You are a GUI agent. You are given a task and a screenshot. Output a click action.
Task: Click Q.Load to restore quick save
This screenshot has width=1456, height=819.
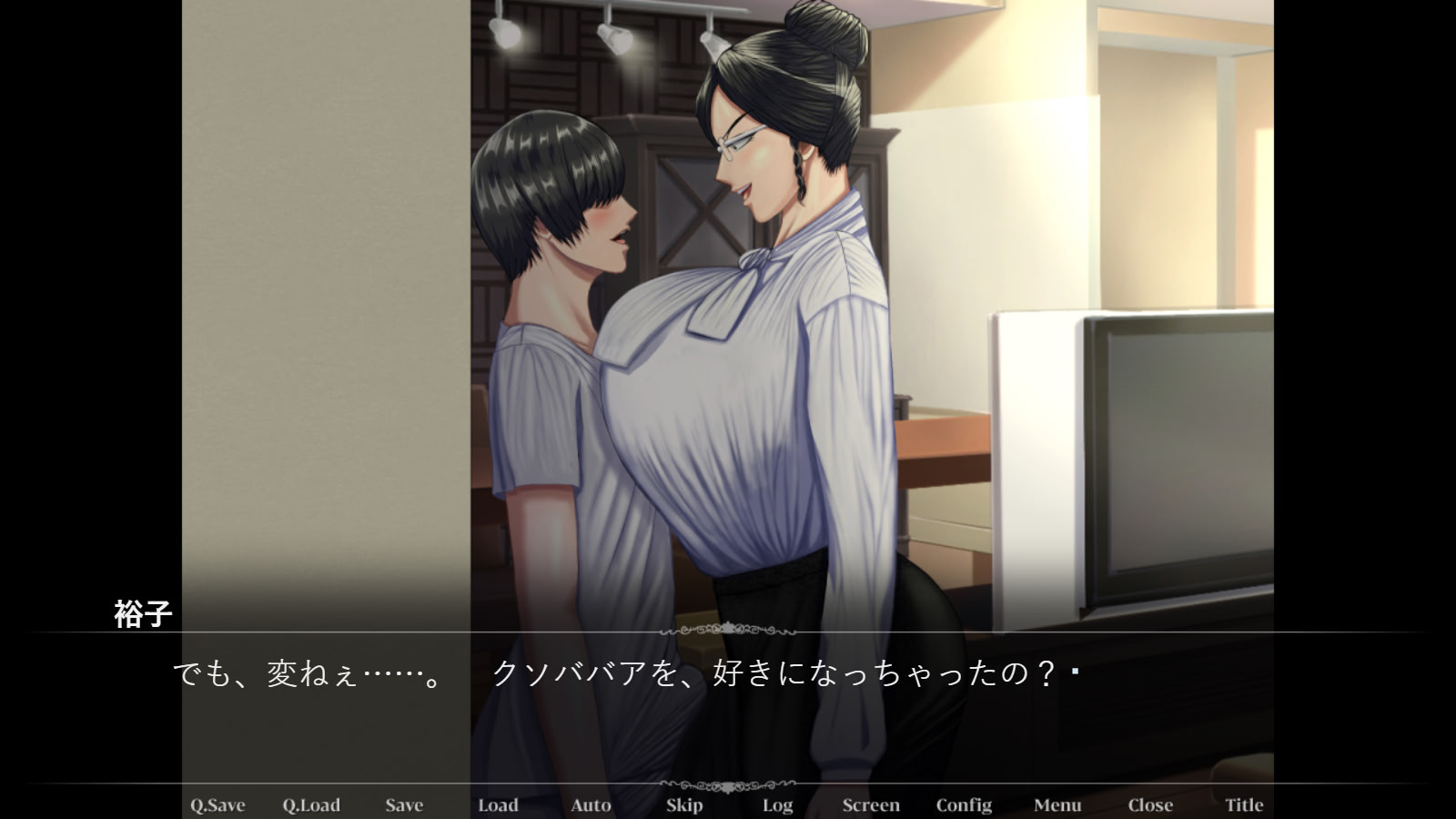point(312,805)
